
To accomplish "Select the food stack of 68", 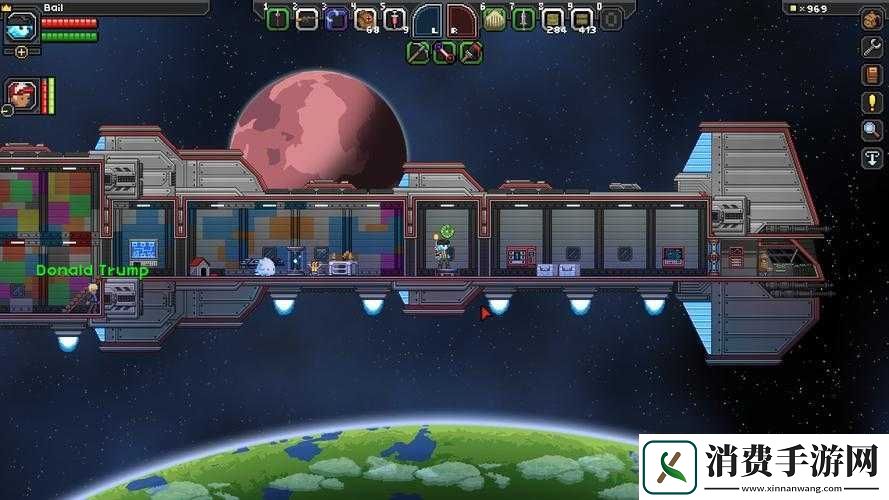I will 366,19.
